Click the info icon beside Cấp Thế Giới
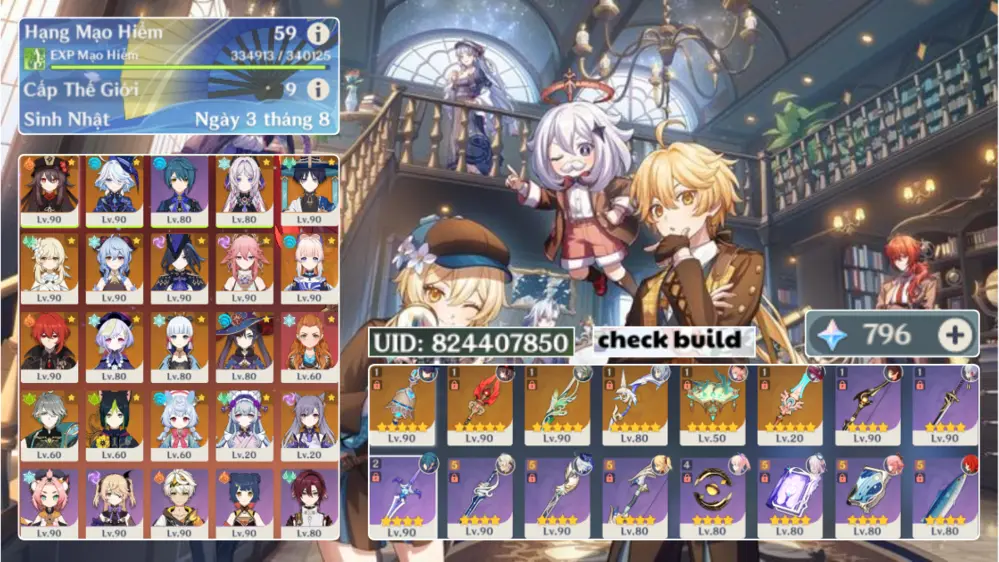This screenshot has height=562, width=999. coord(318,89)
